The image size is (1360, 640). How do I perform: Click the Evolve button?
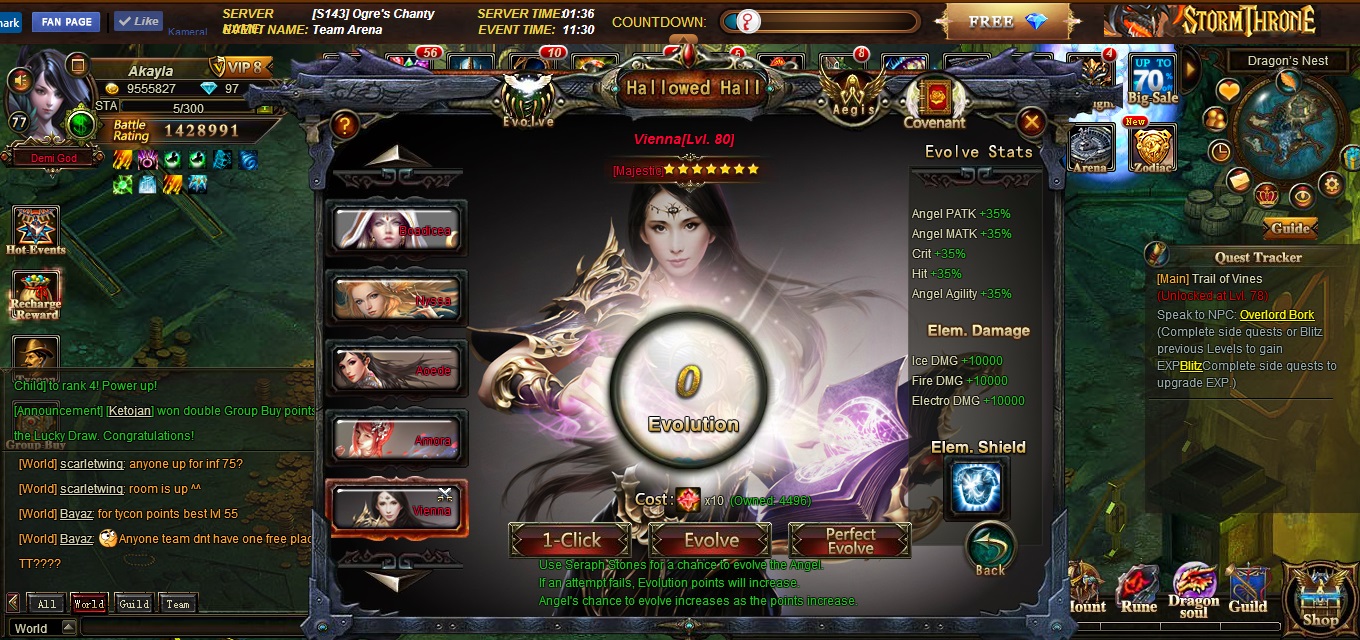[x=711, y=541]
